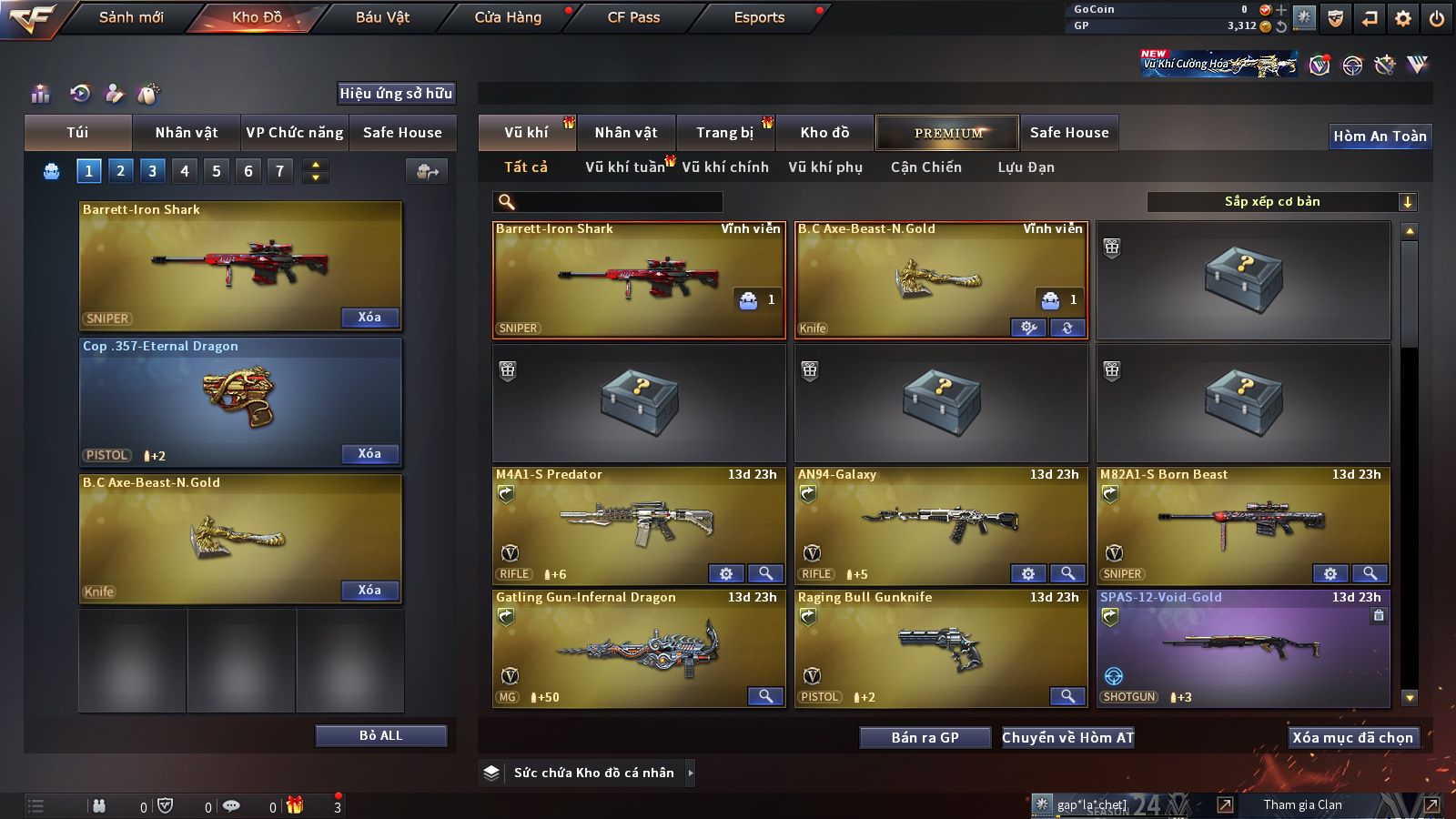Screen dimensions: 1456x819
Task: Delete selection with Xóa mục đã chọn
Action: pyautogui.click(x=1352, y=738)
